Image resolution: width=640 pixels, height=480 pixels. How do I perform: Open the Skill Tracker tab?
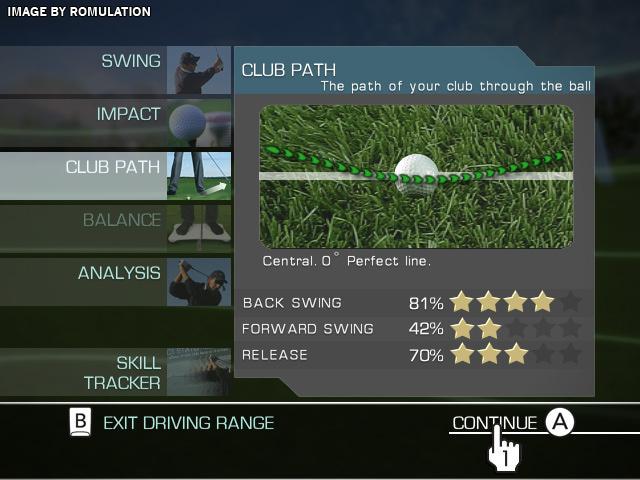[x=115, y=371]
